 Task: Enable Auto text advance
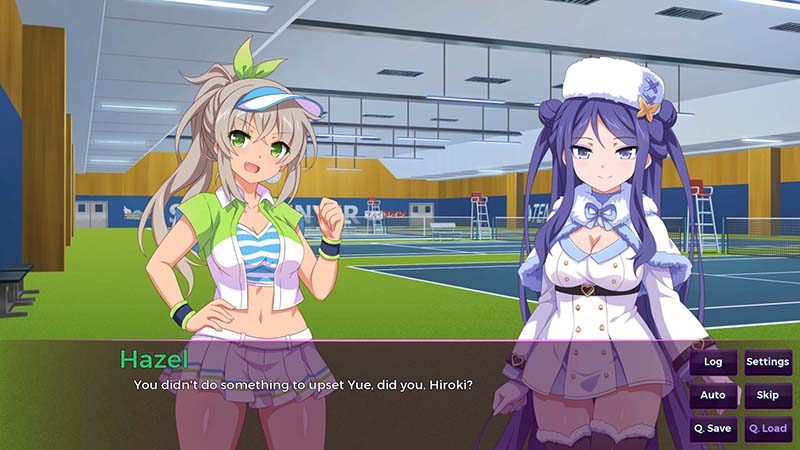[x=713, y=395]
